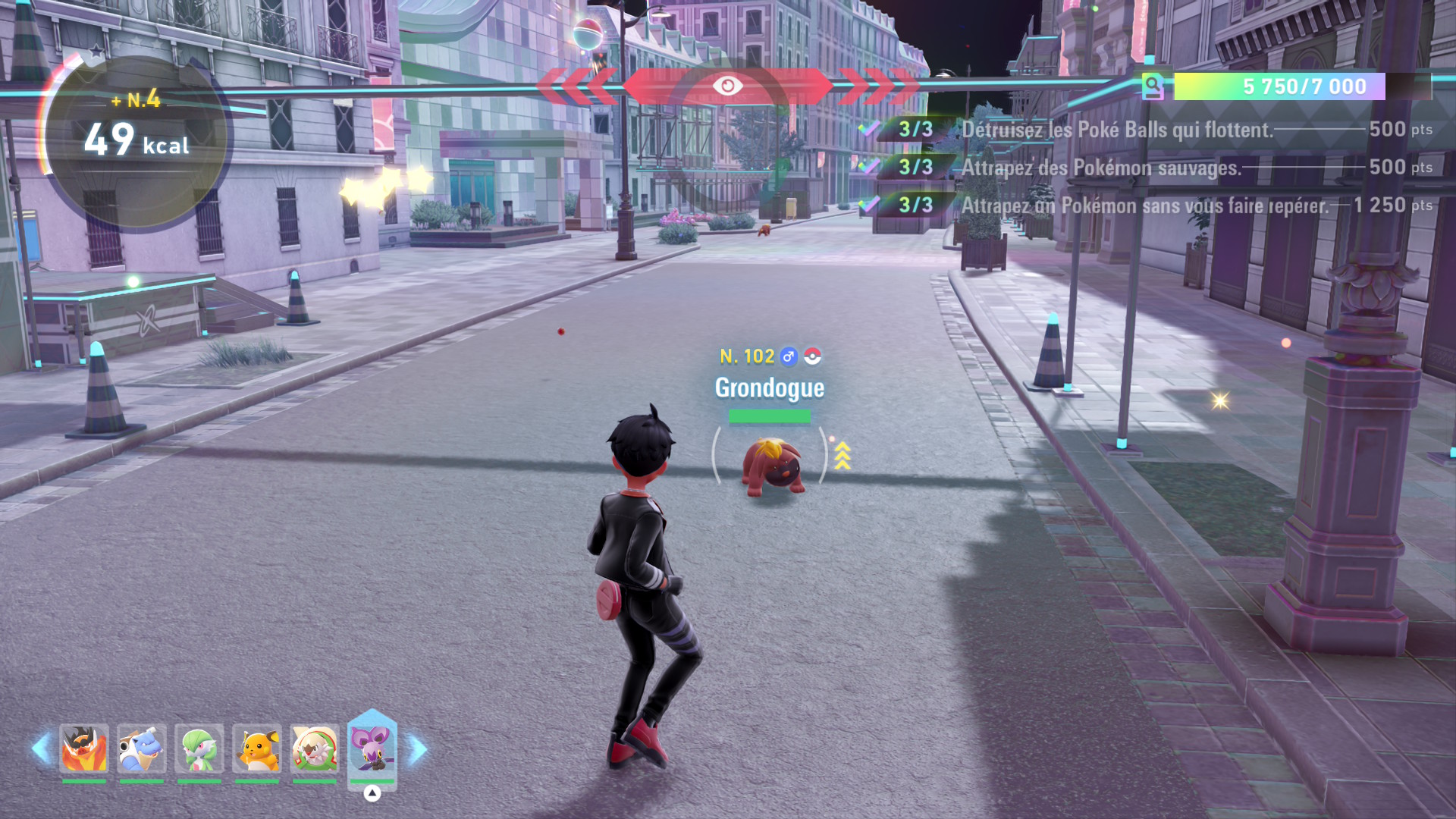Click the Poké Ball caught icon beside N. 102

[x=812, y=356]
